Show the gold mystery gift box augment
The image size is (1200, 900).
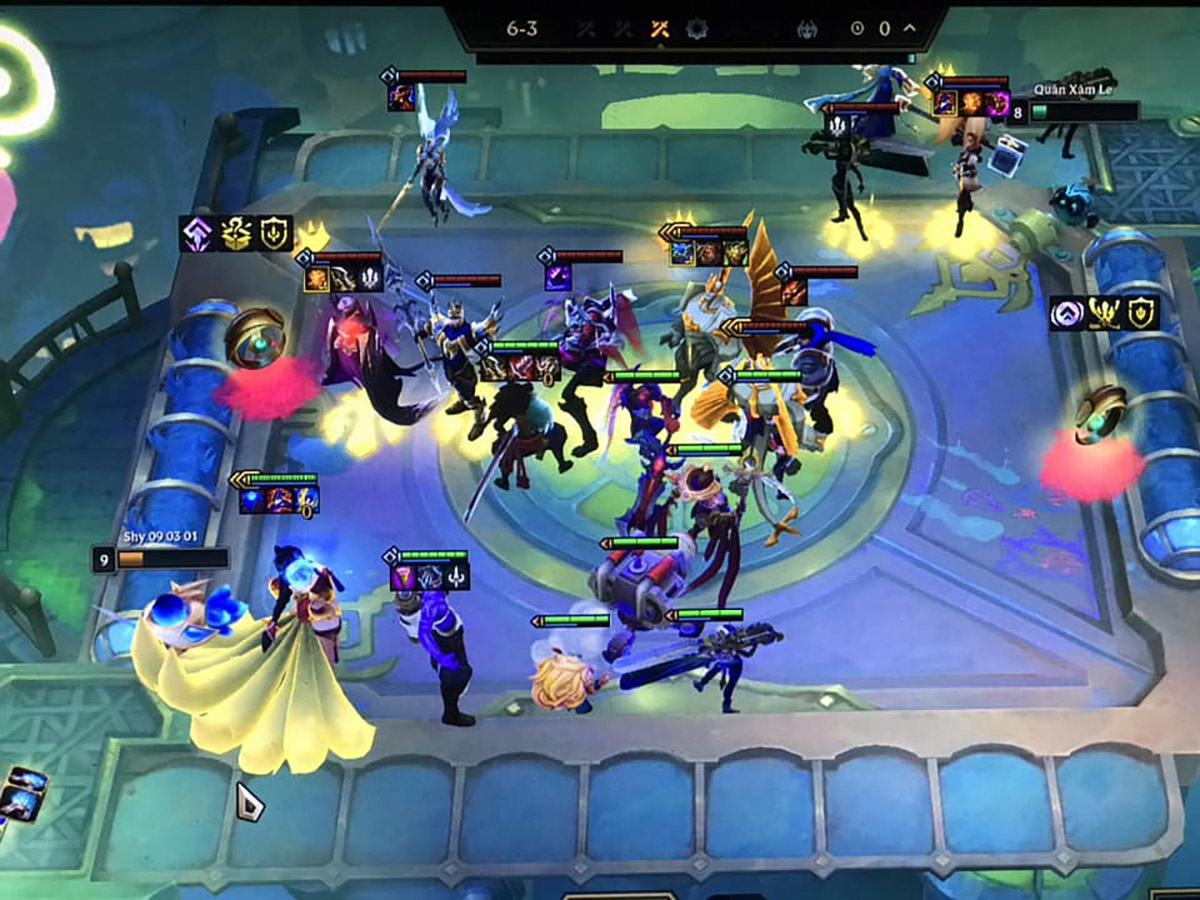pos(235,234)
